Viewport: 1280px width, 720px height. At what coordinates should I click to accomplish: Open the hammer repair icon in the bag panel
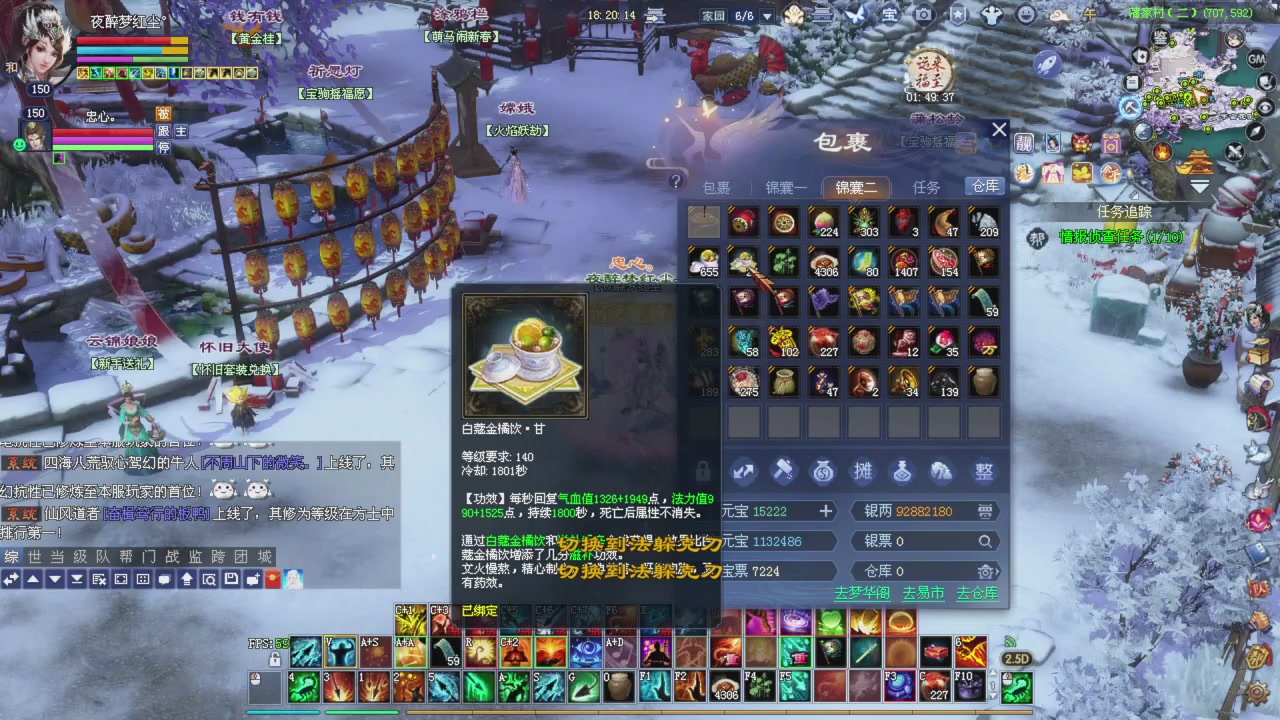783,472
